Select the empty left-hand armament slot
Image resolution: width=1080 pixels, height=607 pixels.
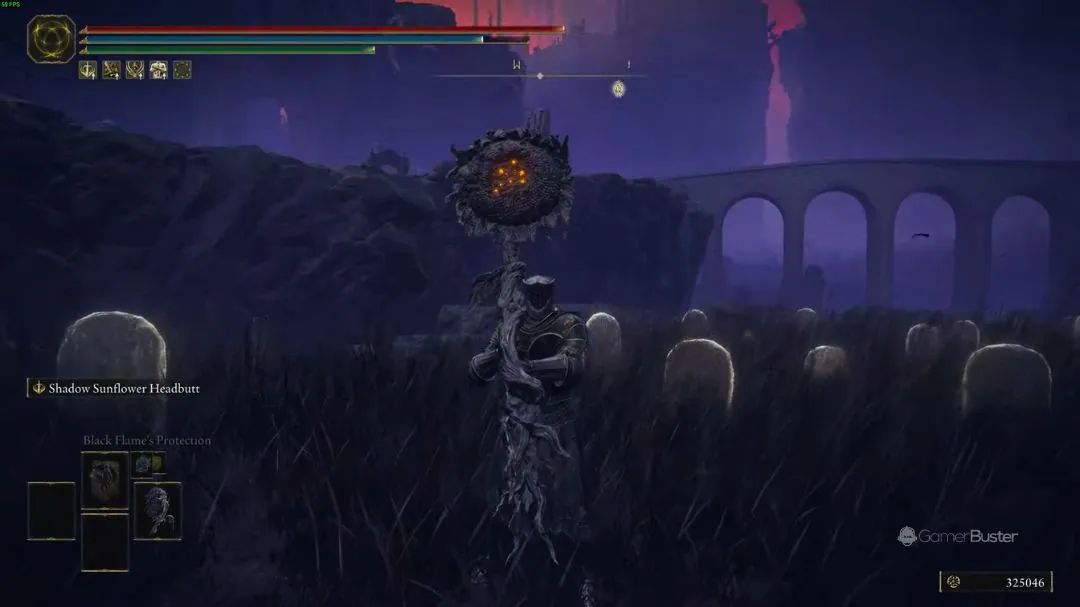pos(51,511)
